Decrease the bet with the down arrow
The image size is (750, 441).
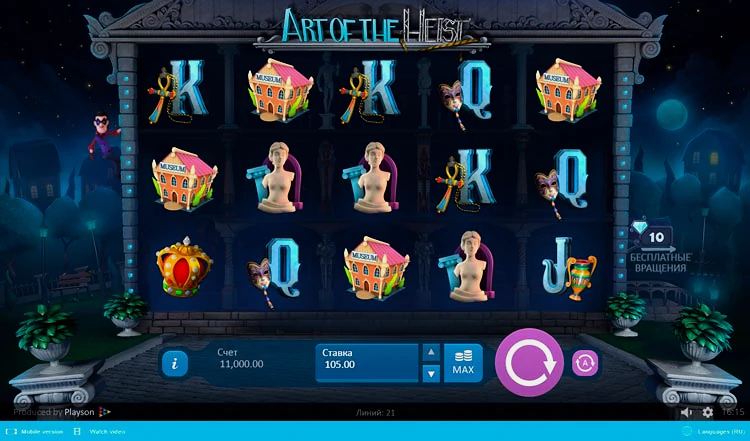(431, 374)
